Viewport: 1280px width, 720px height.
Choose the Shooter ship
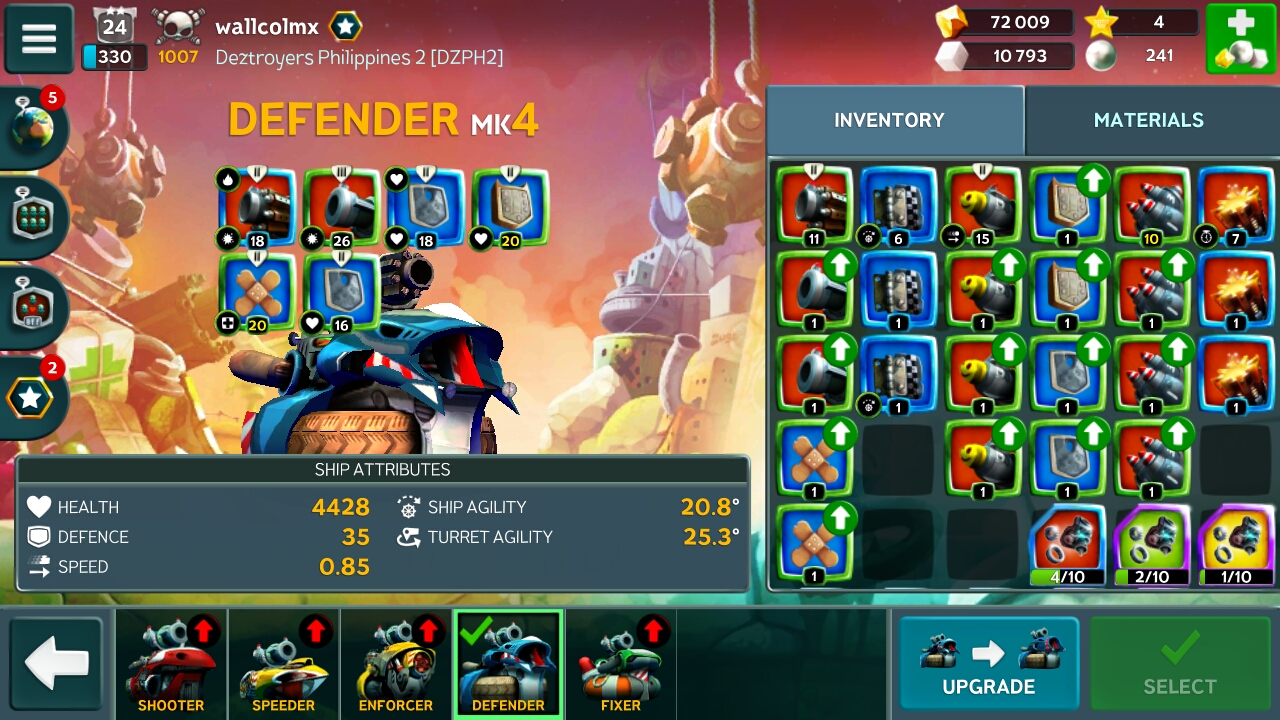pos(171,664)
